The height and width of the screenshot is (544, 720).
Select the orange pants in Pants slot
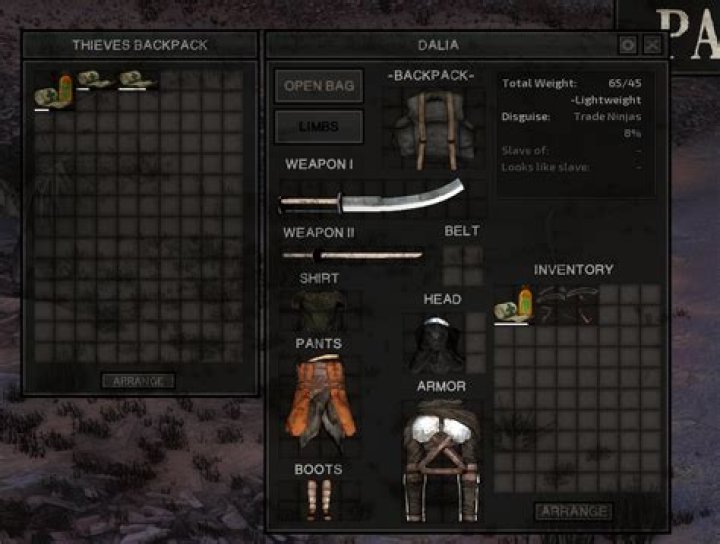point(322,398)
